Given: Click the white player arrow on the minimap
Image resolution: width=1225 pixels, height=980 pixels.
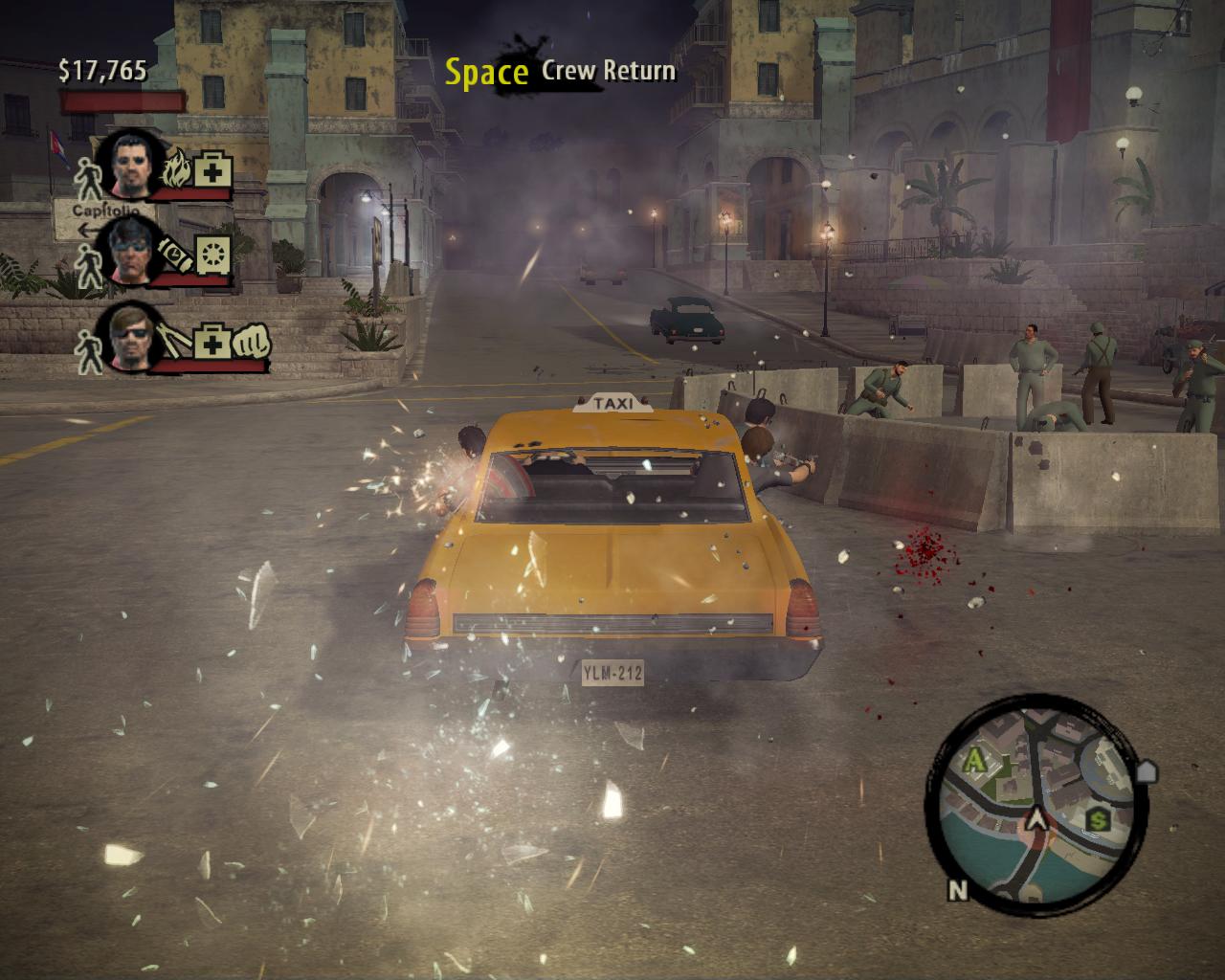Looking at the screenshot, I should pyautogui.click(x=1035, y=820).
